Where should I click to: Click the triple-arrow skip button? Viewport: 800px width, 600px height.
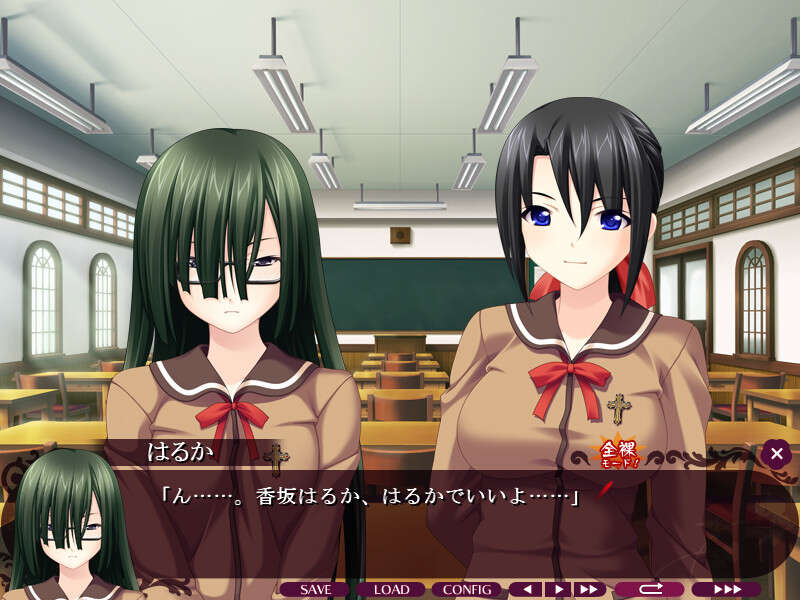tap(726, 590)
